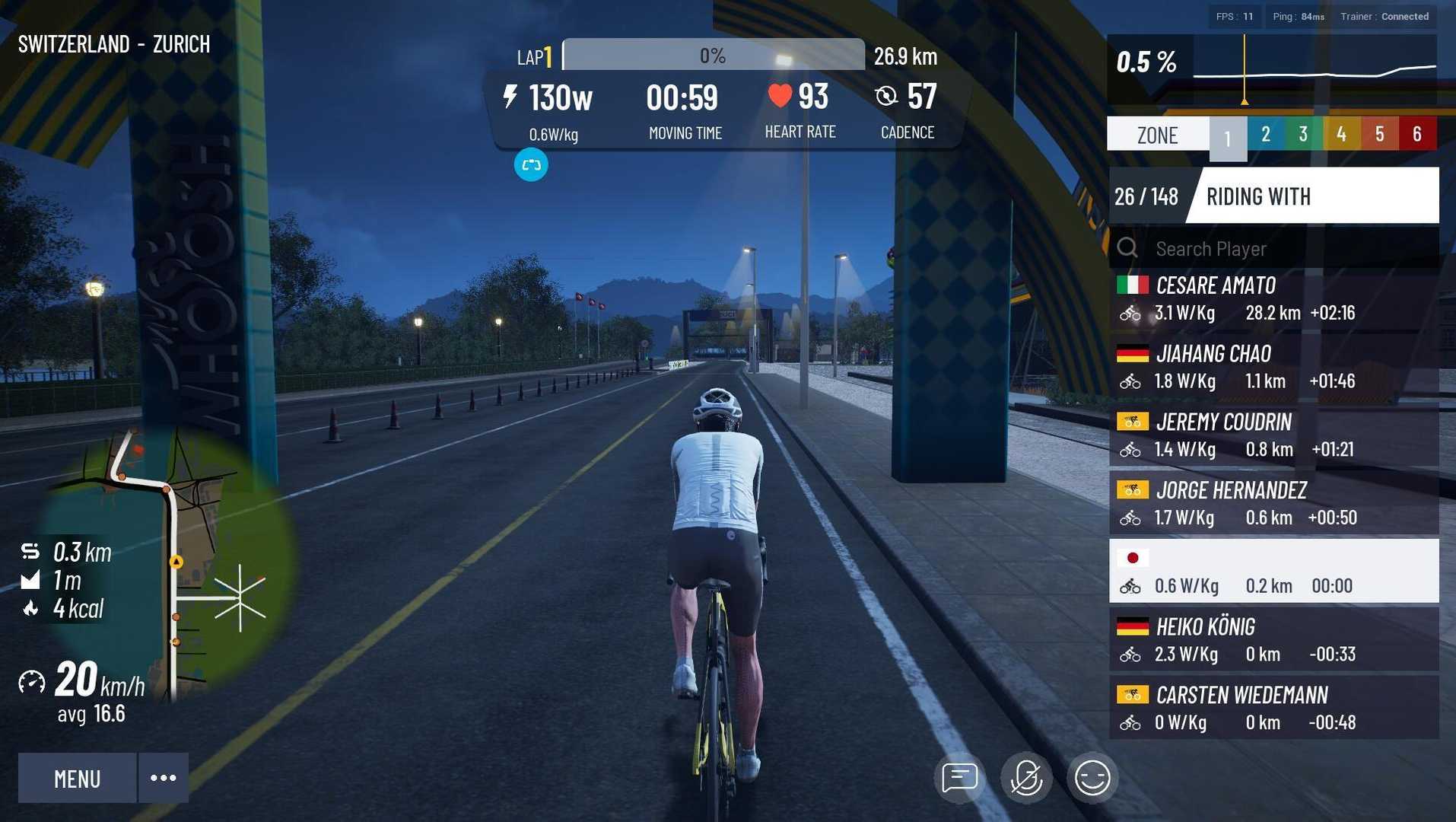The width and height of the screenshot is (1456, 822).
Task: Select the highlighted Japanese-flag rider row
Action: tap(1273, 572)
